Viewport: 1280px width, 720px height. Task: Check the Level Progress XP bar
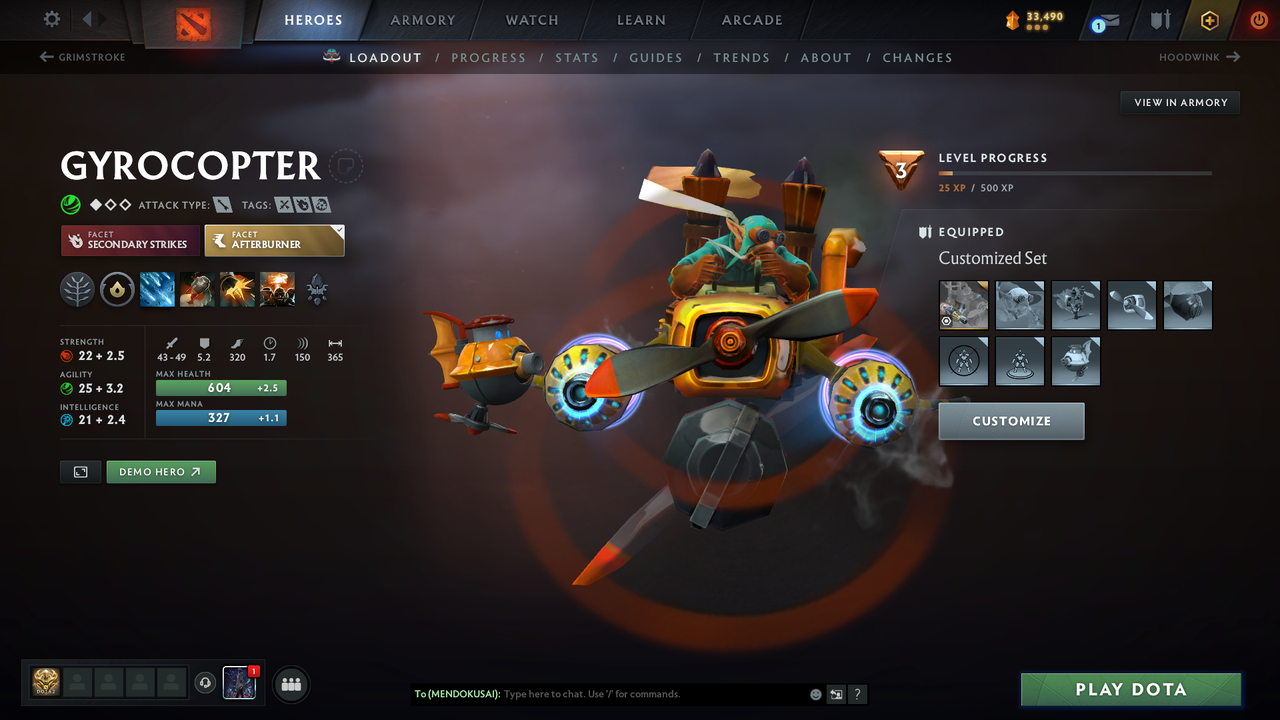pos(1075,173)
